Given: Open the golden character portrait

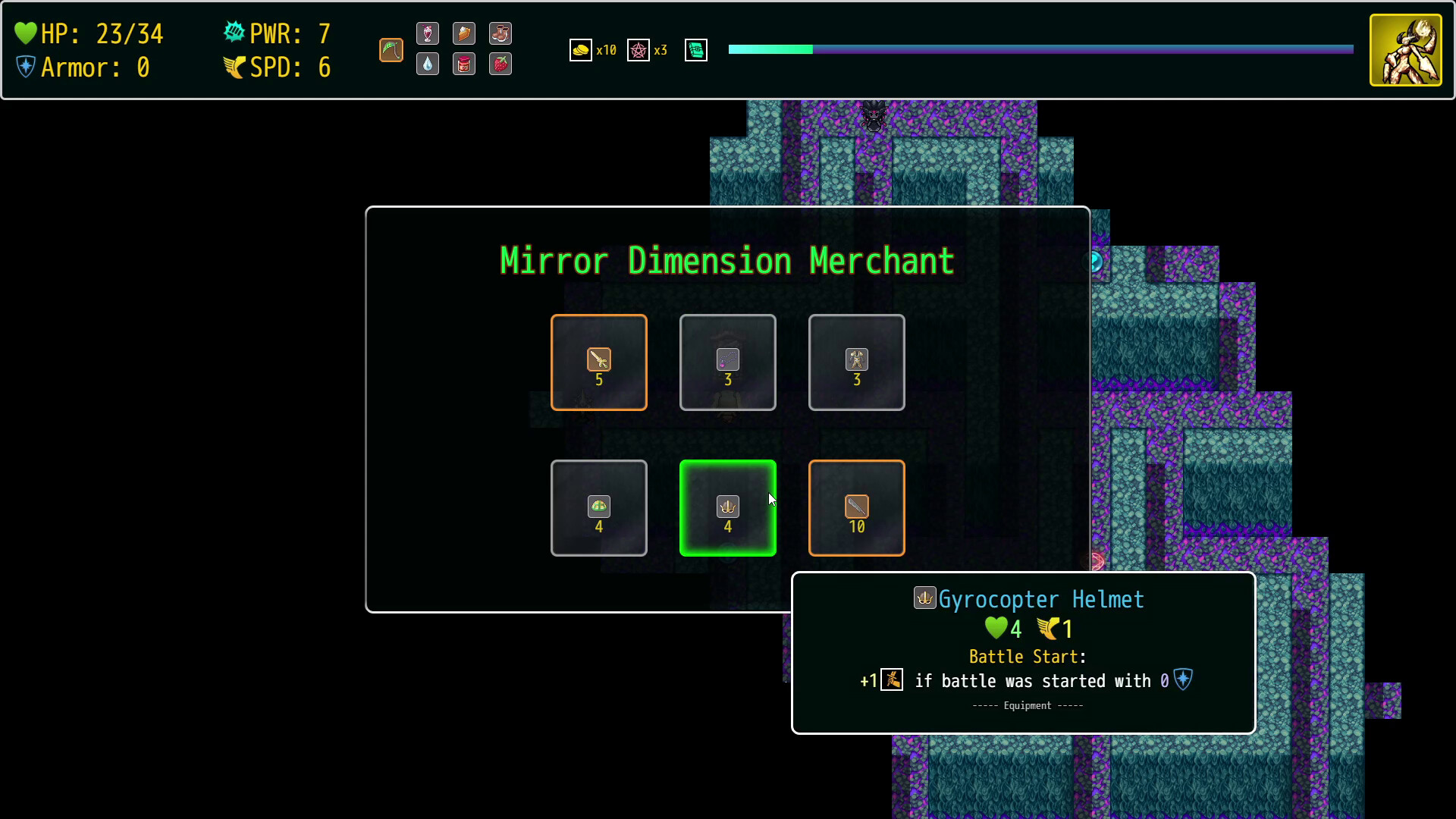Looking at the screenshot, I should point(1405,50).
